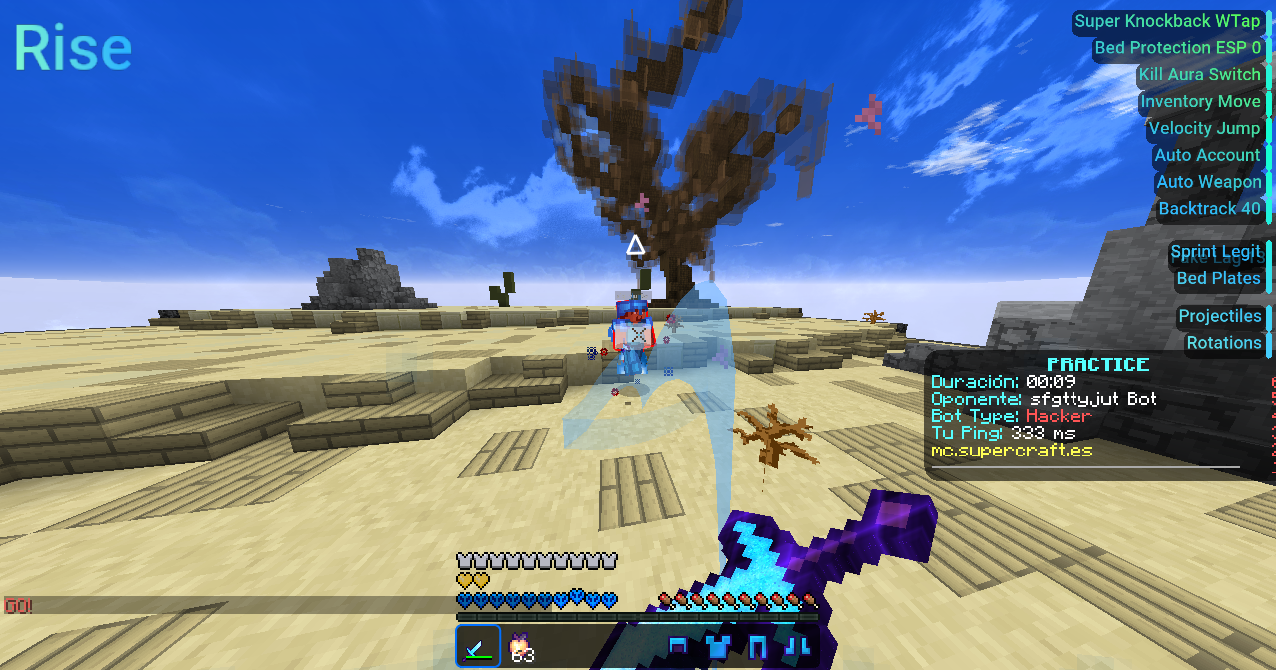Click the helmet armor icon
Viewport: 1276px width, 670px height.
pos(678,646)
